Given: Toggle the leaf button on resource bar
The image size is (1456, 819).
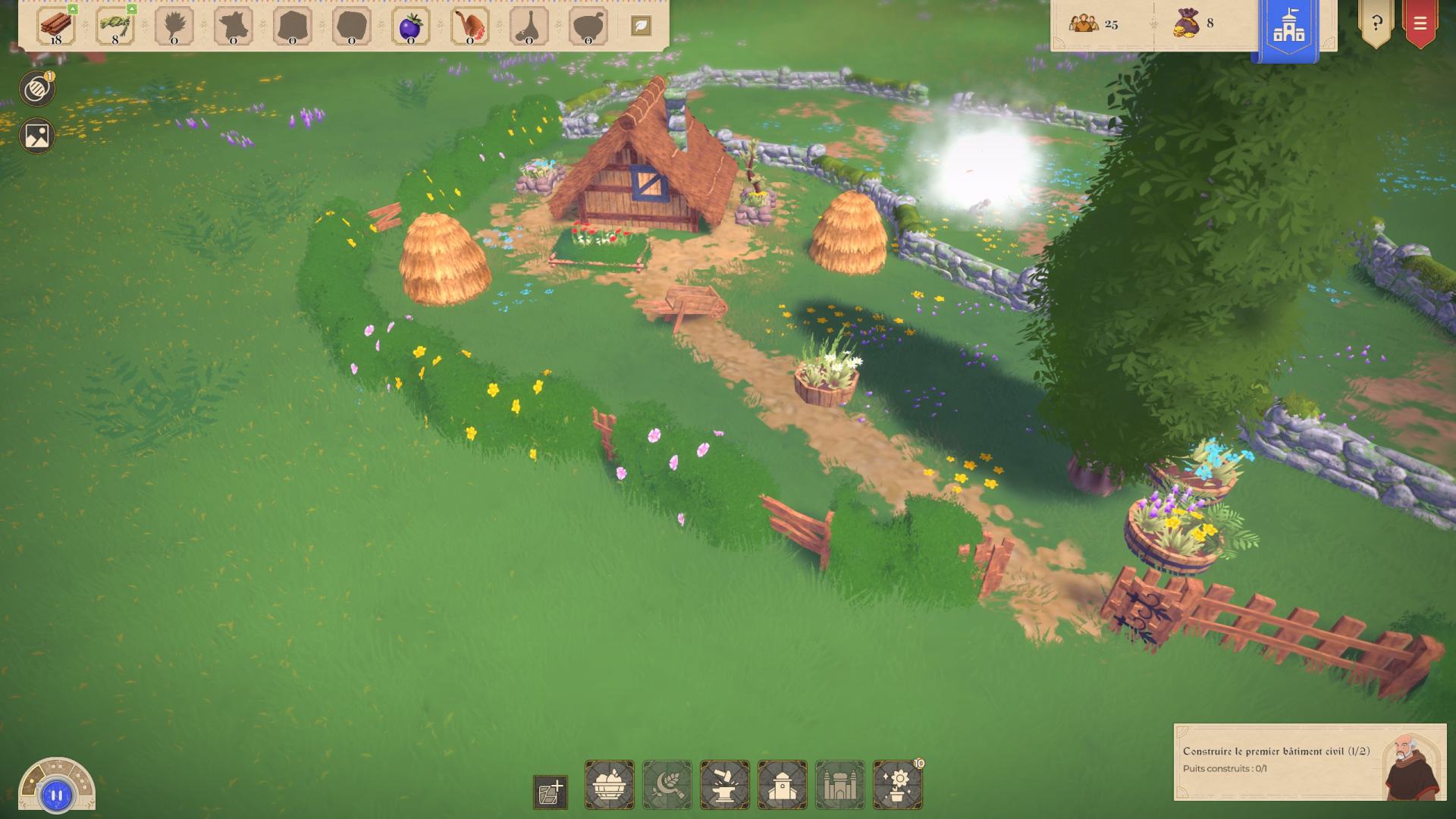Looking at the screenshot, I should (x=641, y=26).
